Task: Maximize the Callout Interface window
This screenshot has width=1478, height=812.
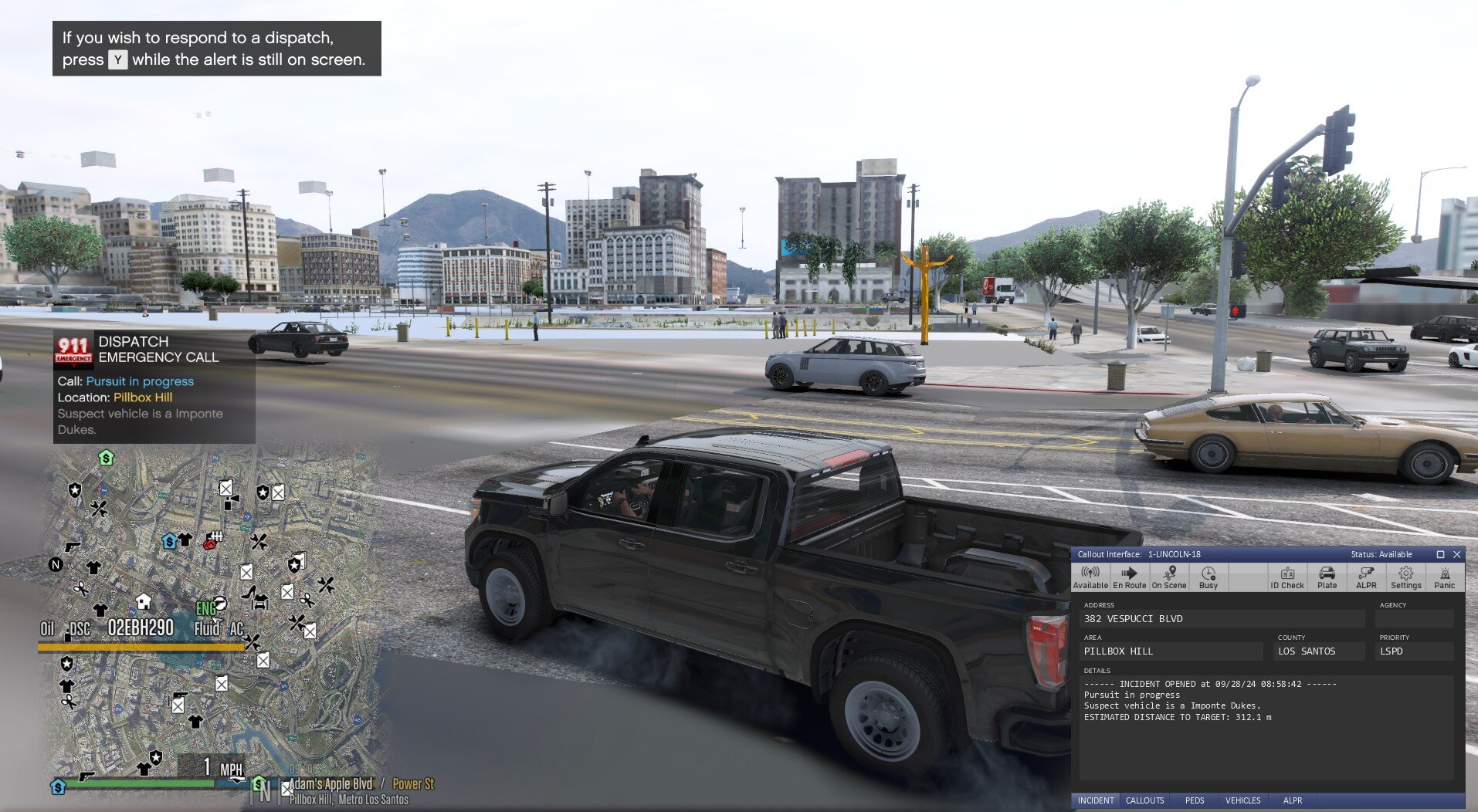Action: (x=1440, y=554)
